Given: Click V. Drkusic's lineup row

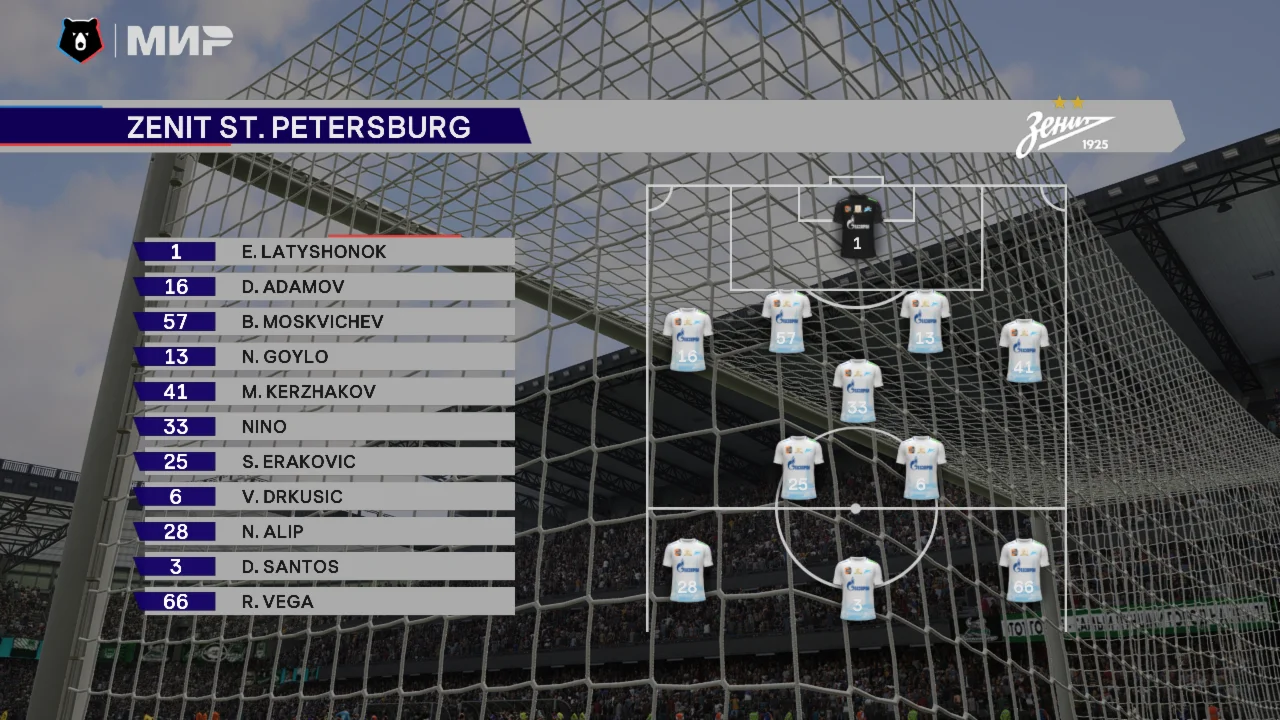Looking at the screenshot, I should click(x=325, y=497).
